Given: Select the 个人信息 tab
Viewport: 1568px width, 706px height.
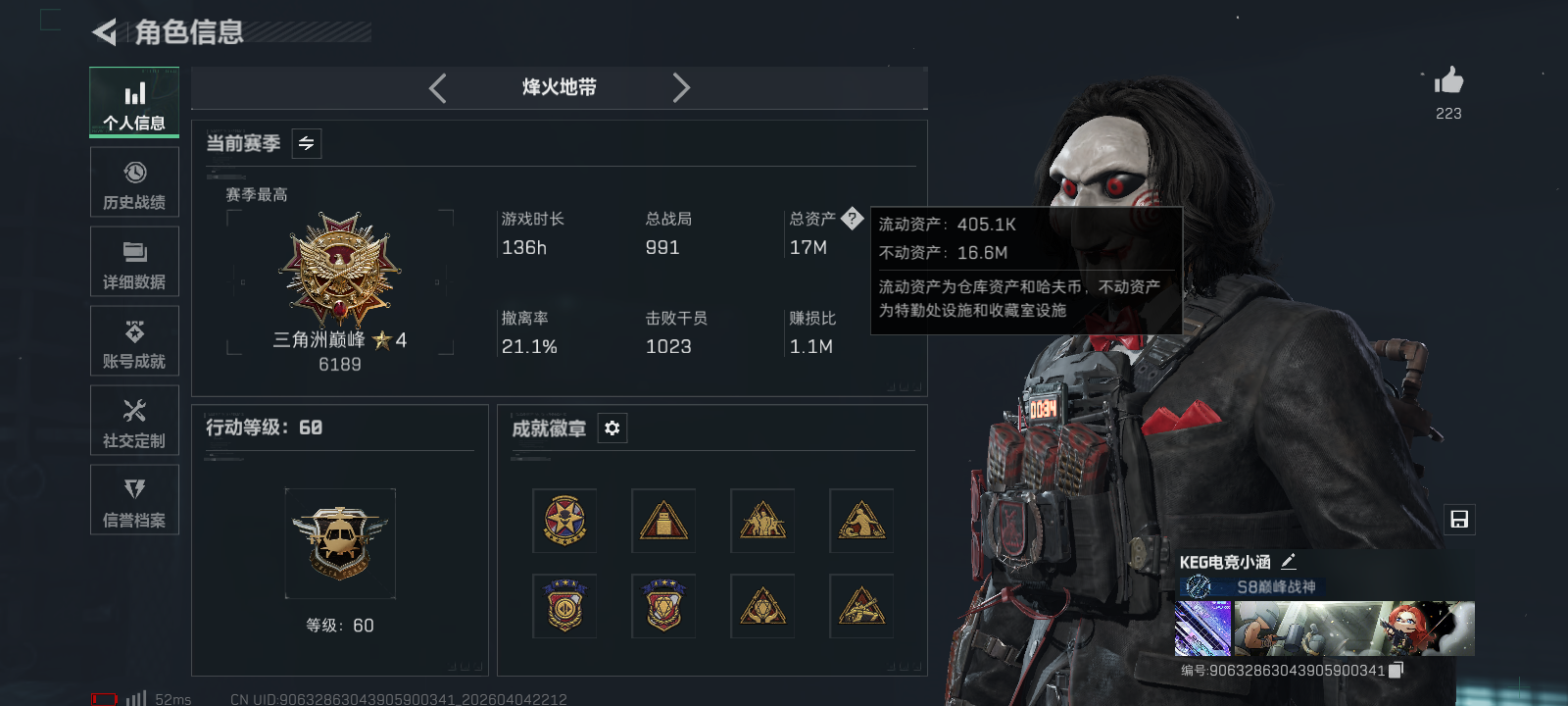Looking at the screenshot, I should tap(134, 102).
